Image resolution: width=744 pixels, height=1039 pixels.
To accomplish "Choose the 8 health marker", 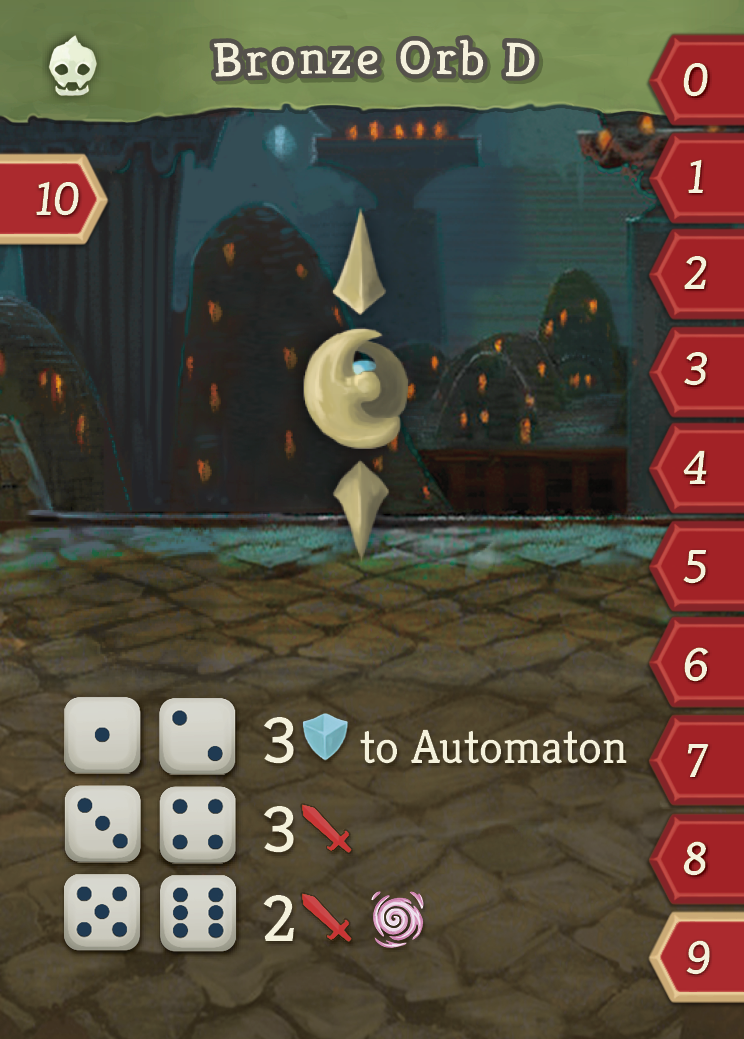I will 698,859.
